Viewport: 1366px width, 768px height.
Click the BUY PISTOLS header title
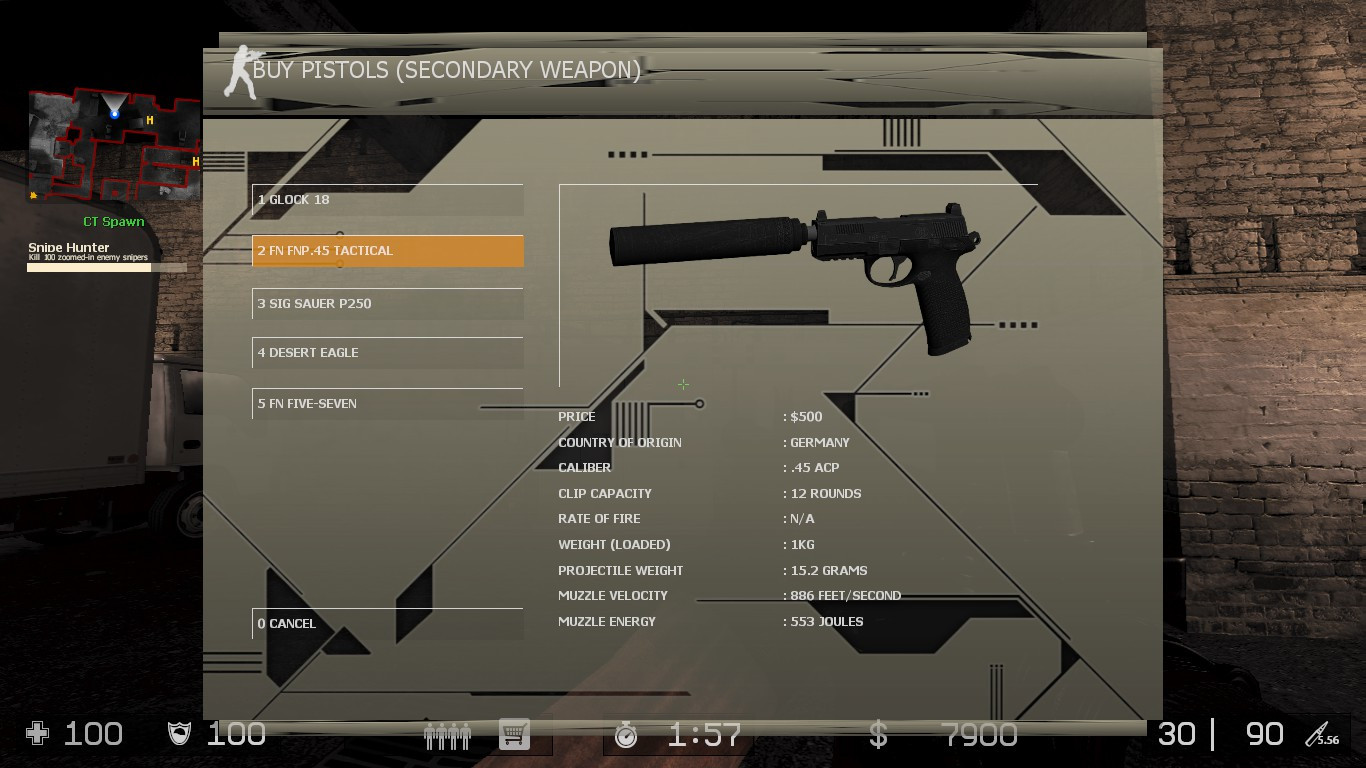[x=447, y=70]
